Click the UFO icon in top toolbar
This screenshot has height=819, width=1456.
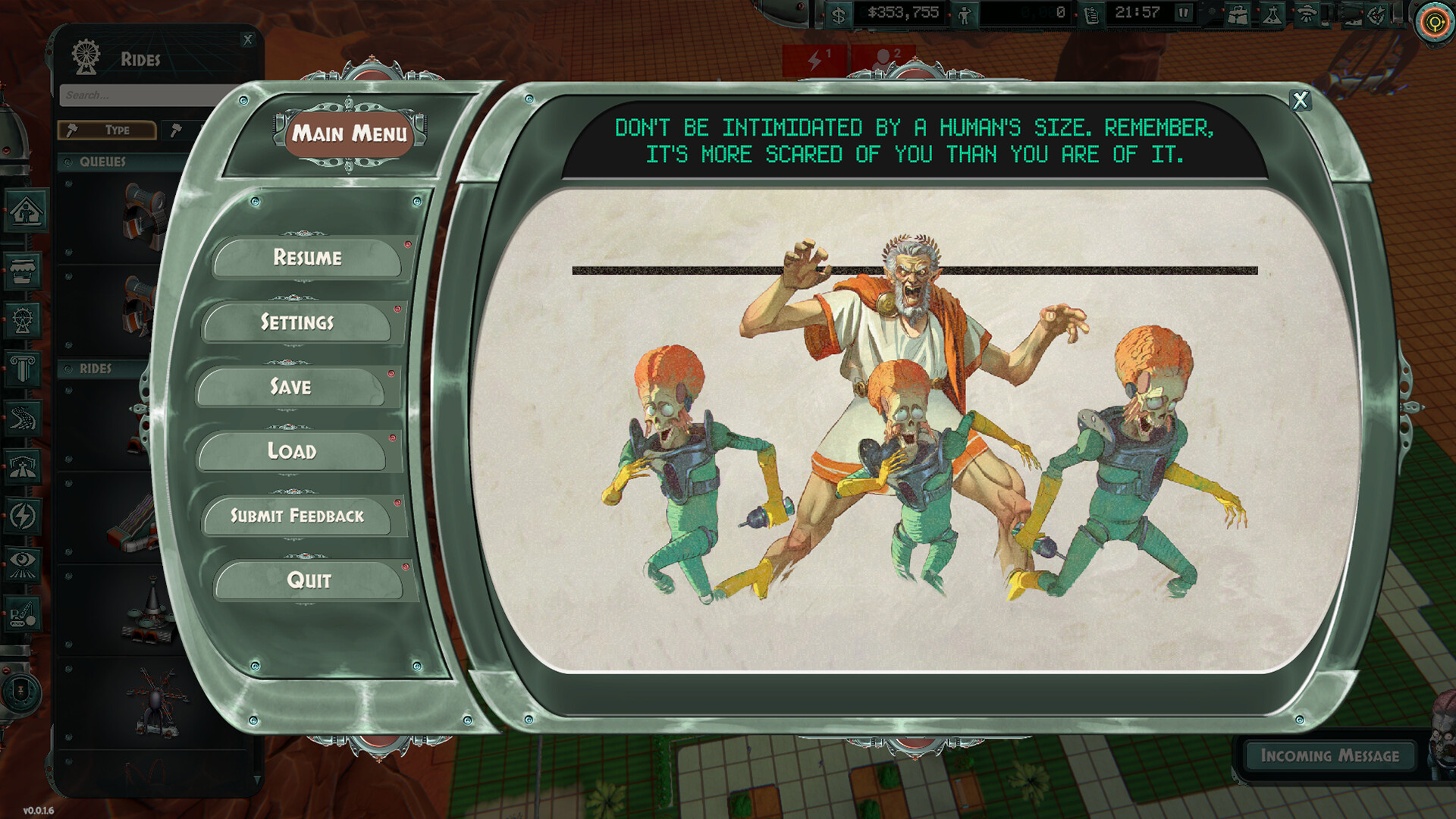(1306, 14)
